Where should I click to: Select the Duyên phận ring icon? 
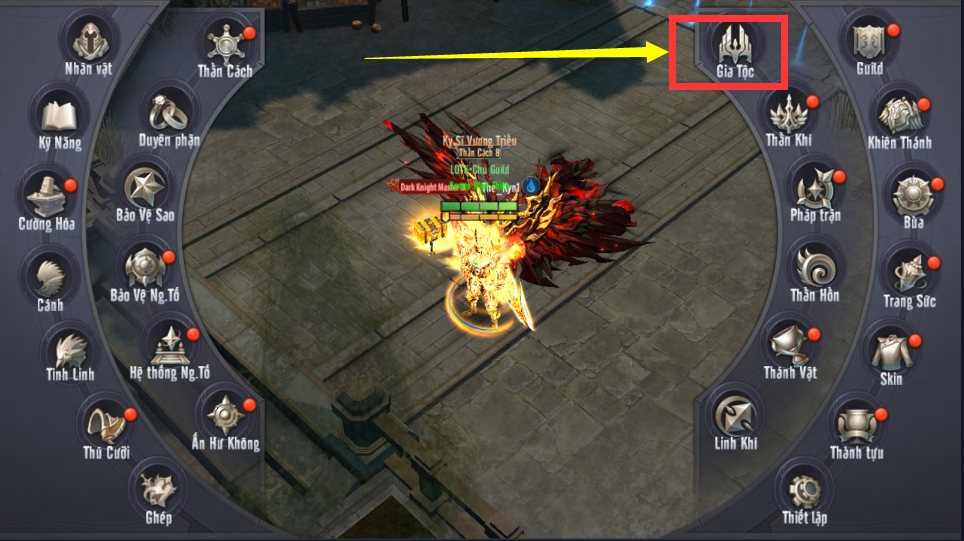pos(169,113)
